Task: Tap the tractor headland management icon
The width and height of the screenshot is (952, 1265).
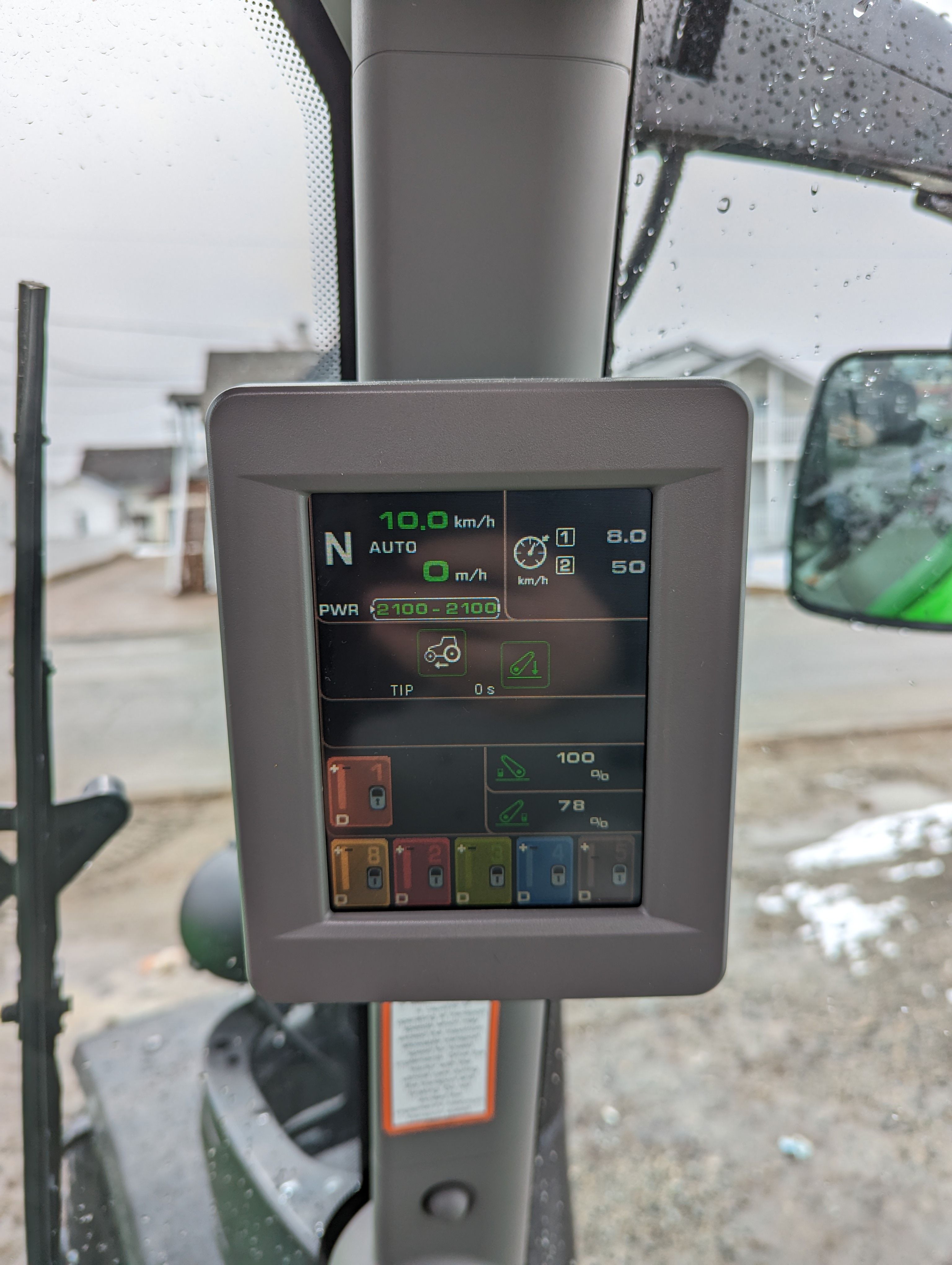Action: [x=441, y=653]
